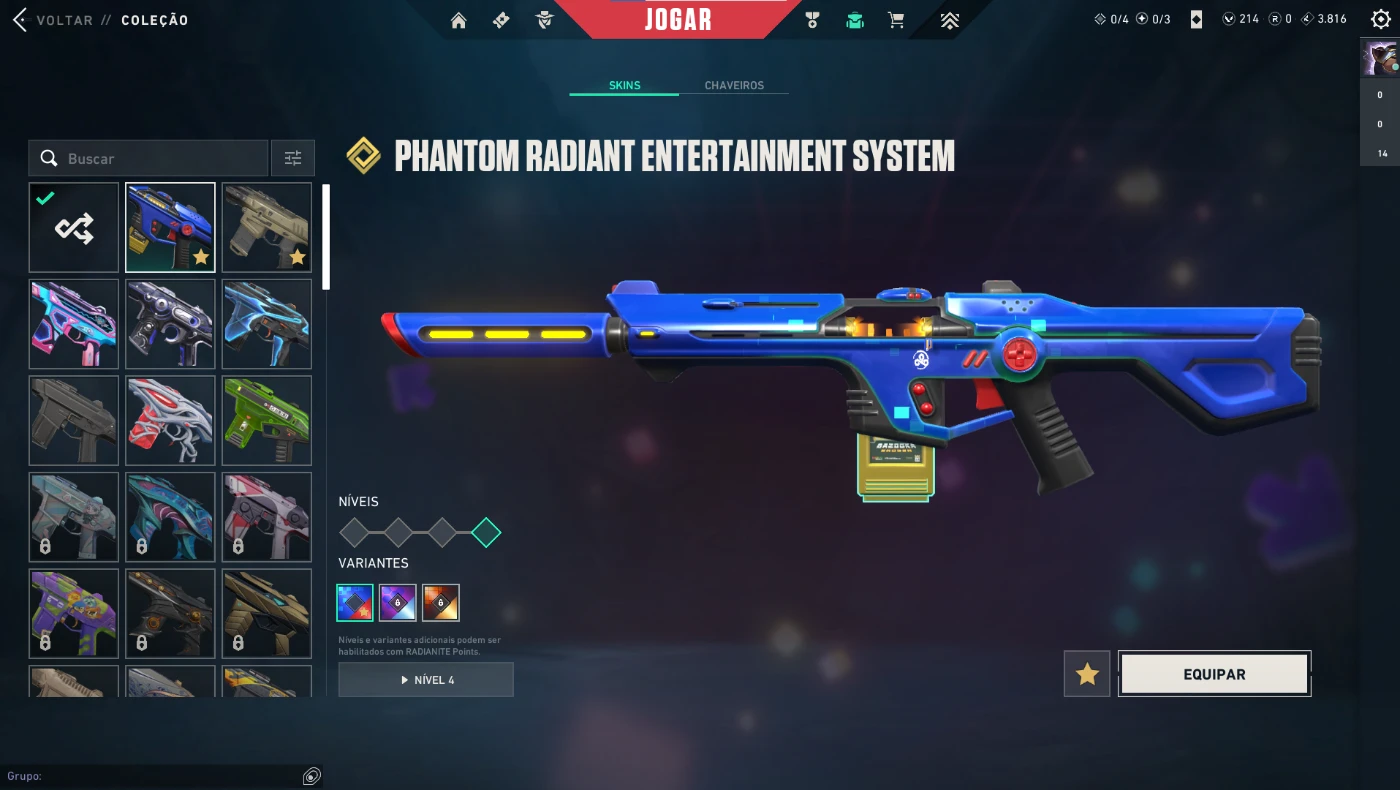This screenshot has height=790, width=1400.
Task: Switch to the Chaveiros tab
Action: (x=734, y=85)
